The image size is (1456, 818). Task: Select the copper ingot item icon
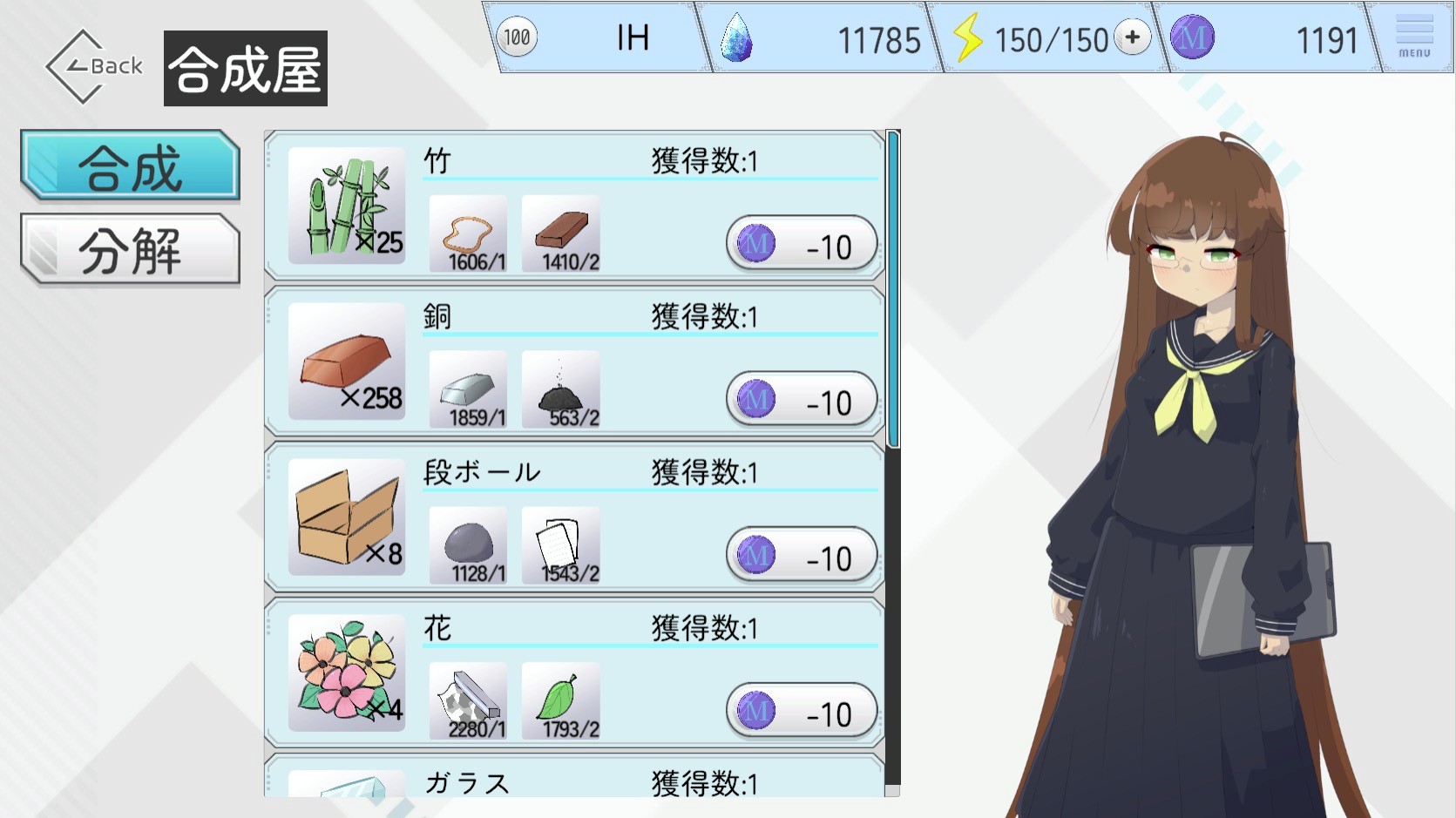coord(346,362)
